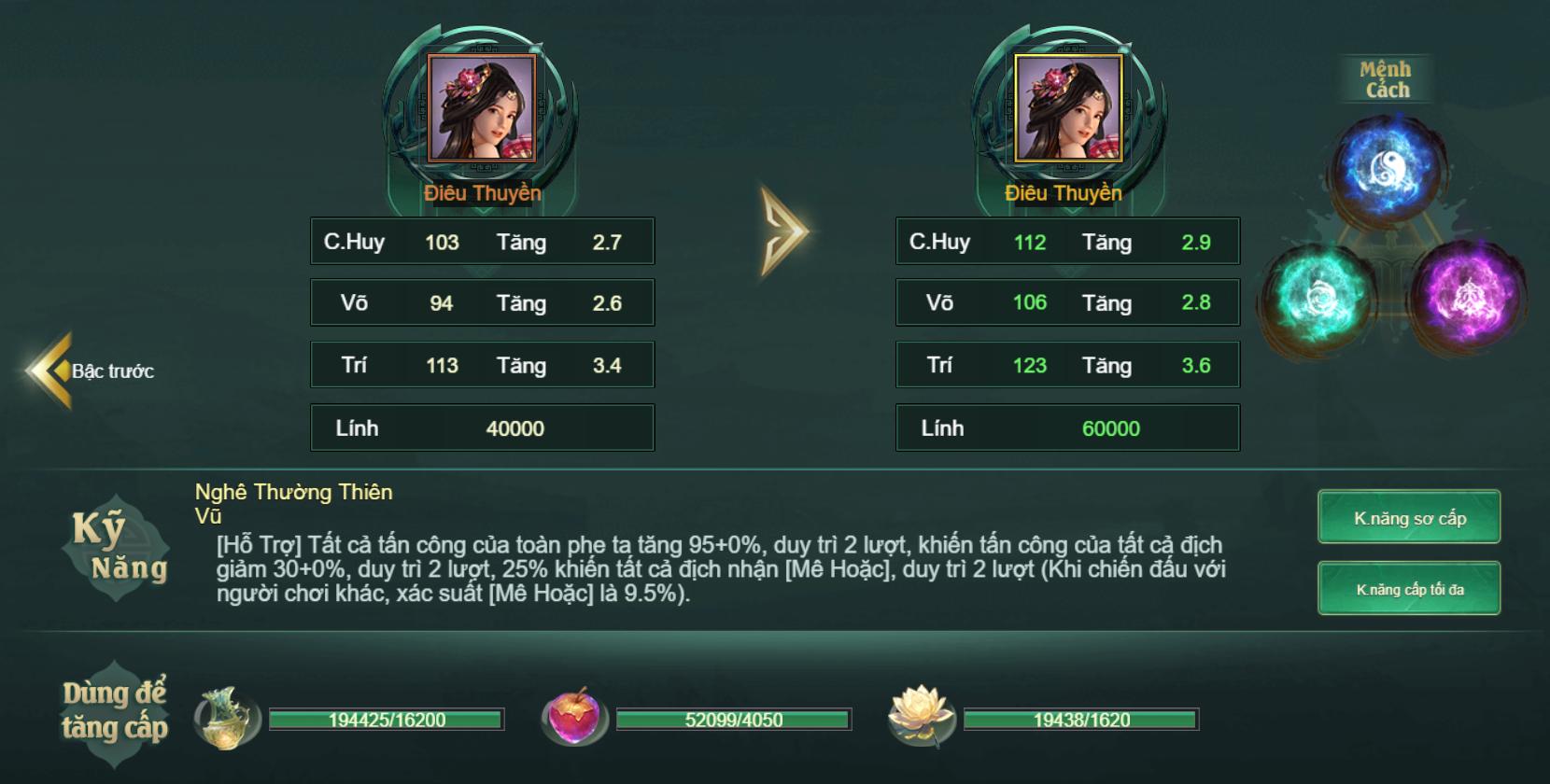Select the purple Mệnh Cách orb
The width and height of the screenshot is (1550, 784).
tap(1467, 297)
